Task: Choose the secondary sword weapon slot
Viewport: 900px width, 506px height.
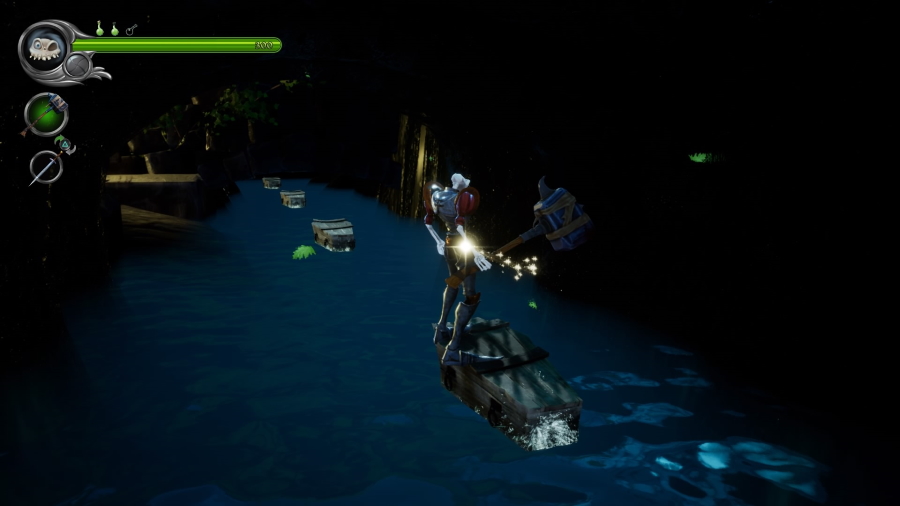Action: (46, 167)
